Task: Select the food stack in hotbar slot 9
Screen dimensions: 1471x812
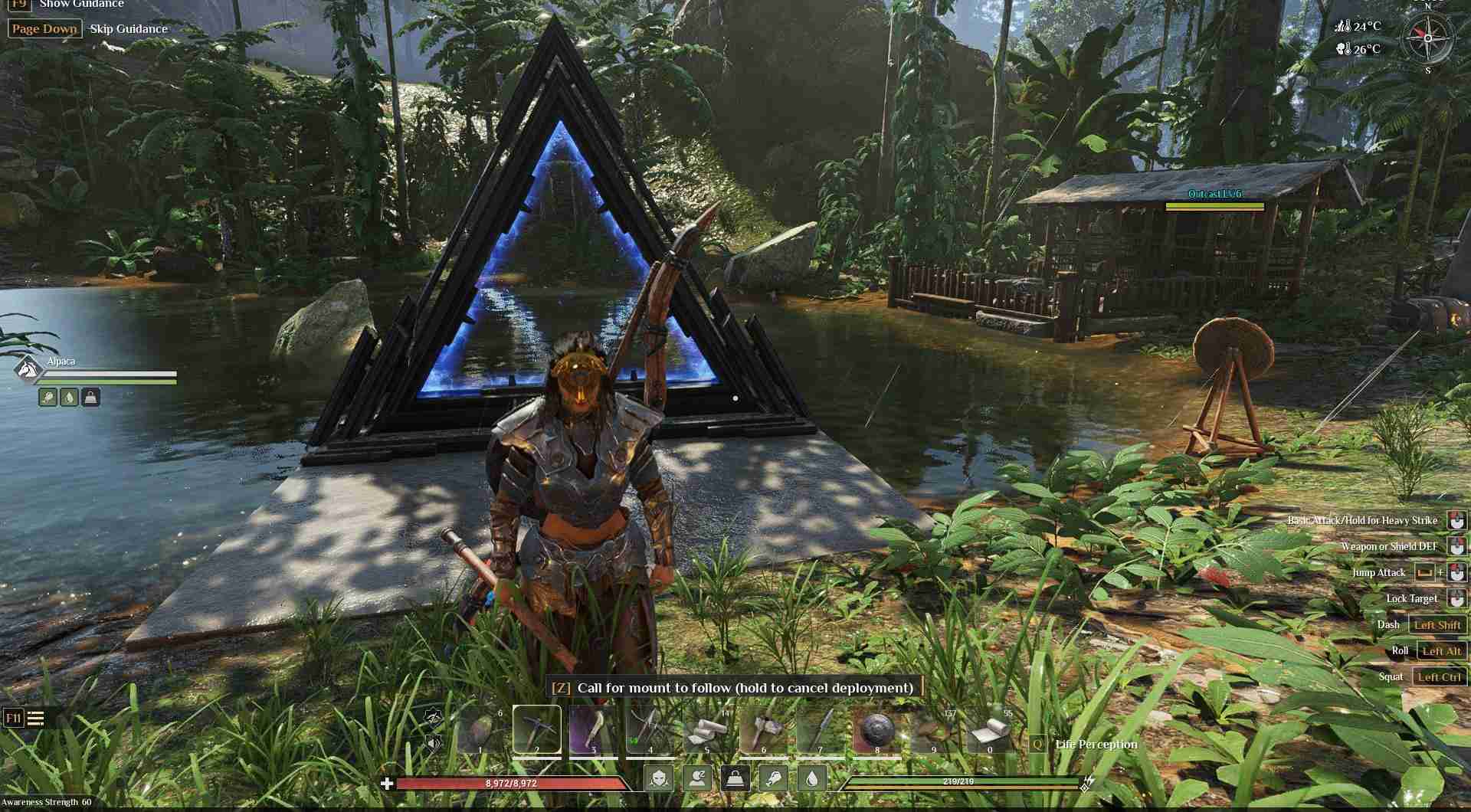Action: coord(932,731)
